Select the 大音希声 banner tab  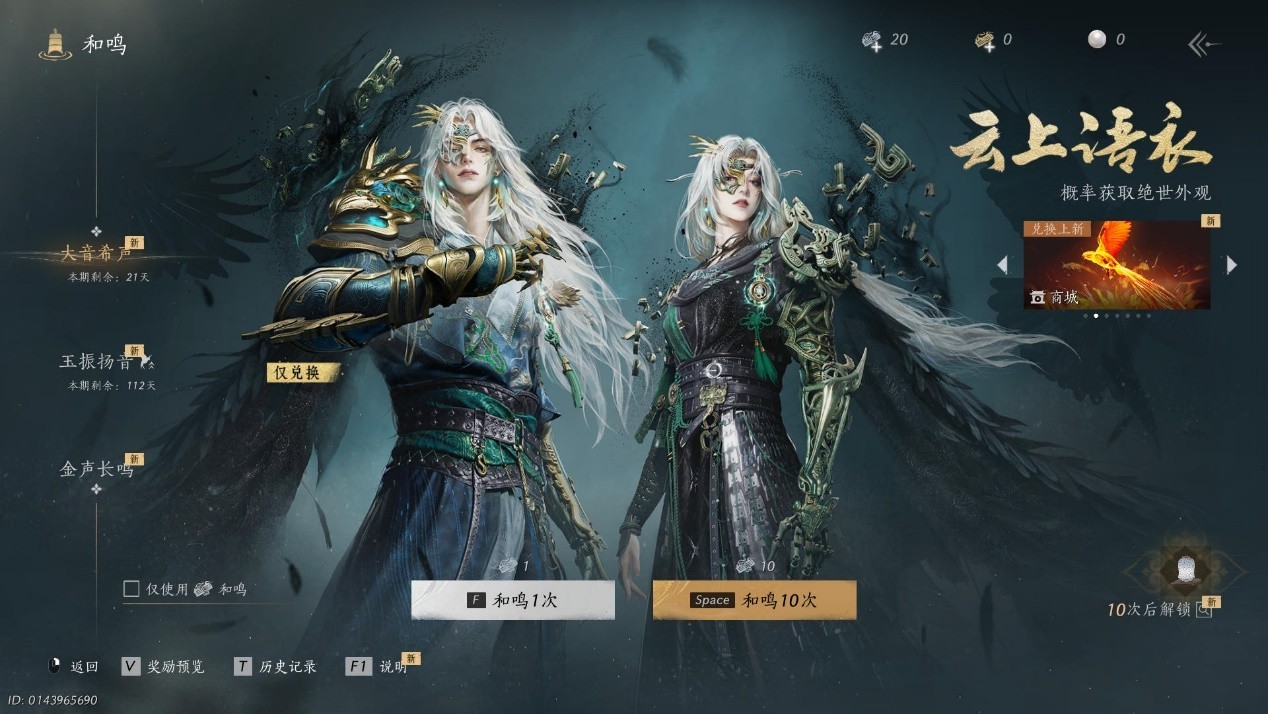click(x=97, y=254)
